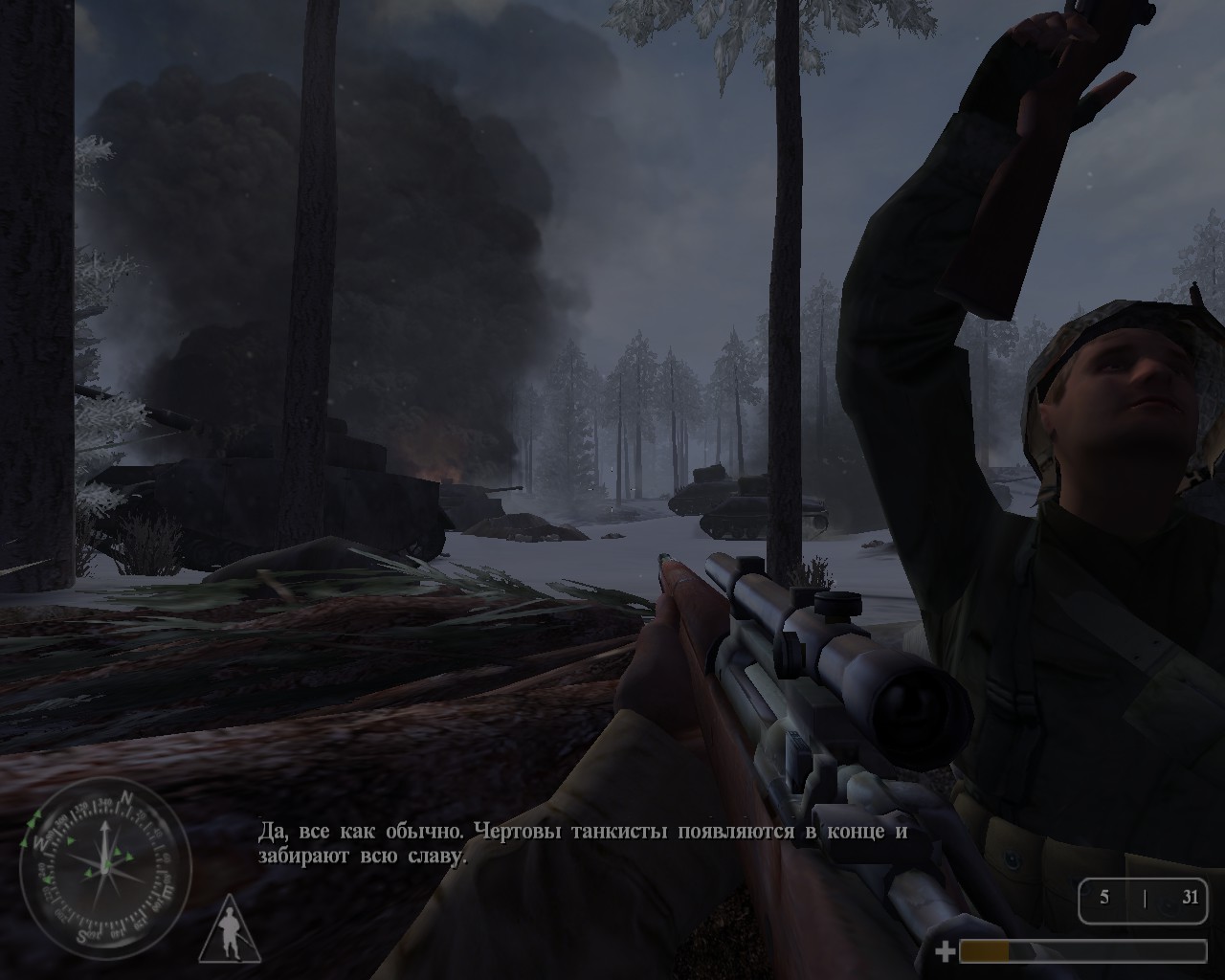Viewport: 1225px width, 980px height.
Task: Click the divider in the ammo counter box
Action: pos(1146,901)
